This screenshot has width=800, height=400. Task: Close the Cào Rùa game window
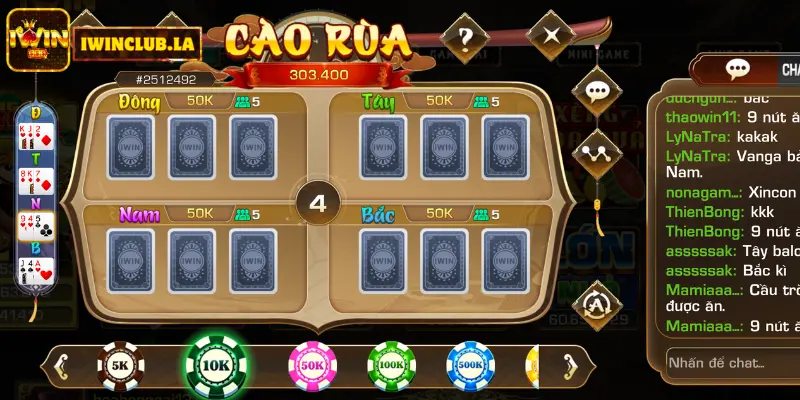549,38
